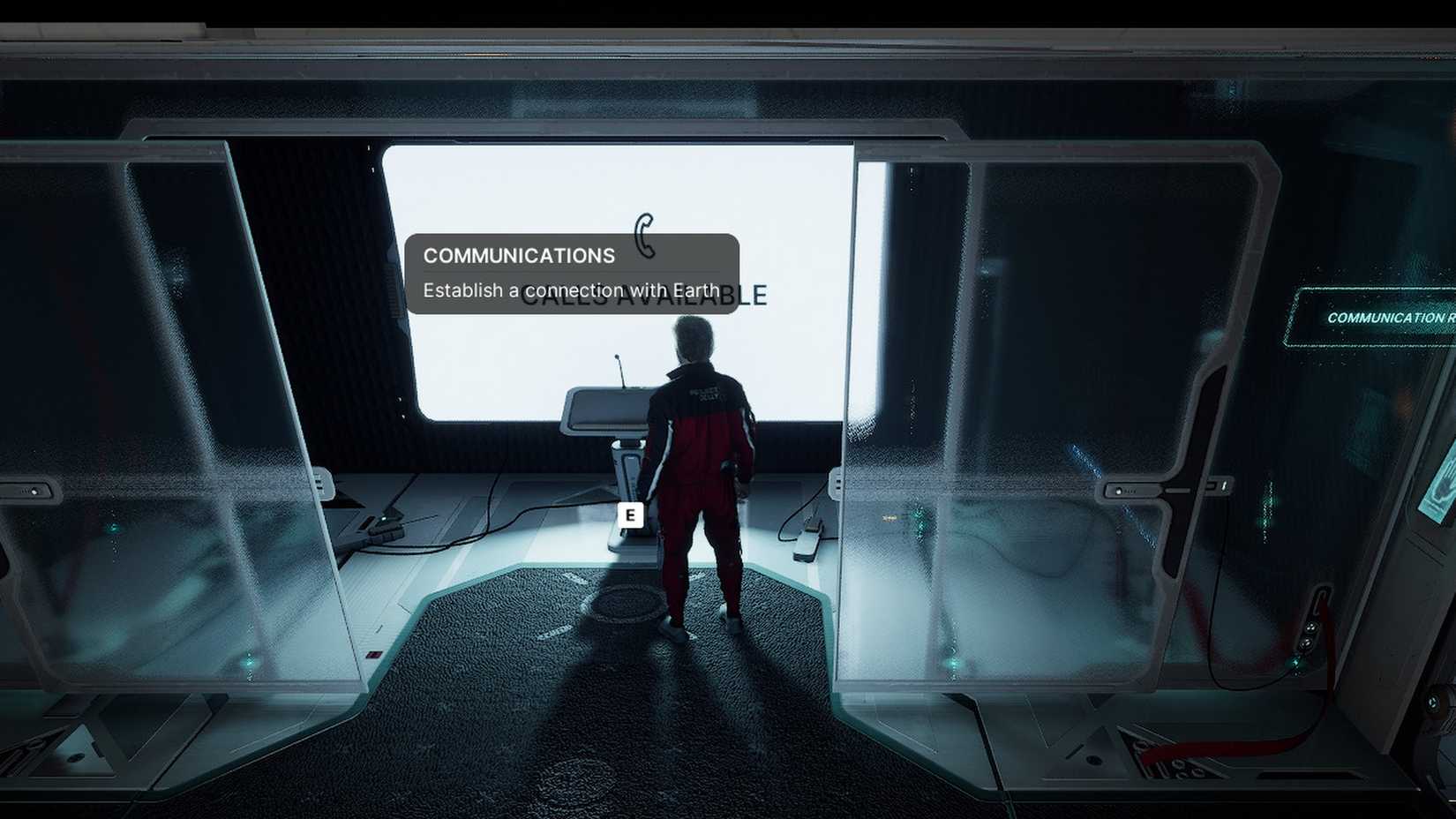The width and height of the screenshot is (1456, 819).
Task: Select the CALLS AVAILABLE screen text
Action: tap(645, 297)
